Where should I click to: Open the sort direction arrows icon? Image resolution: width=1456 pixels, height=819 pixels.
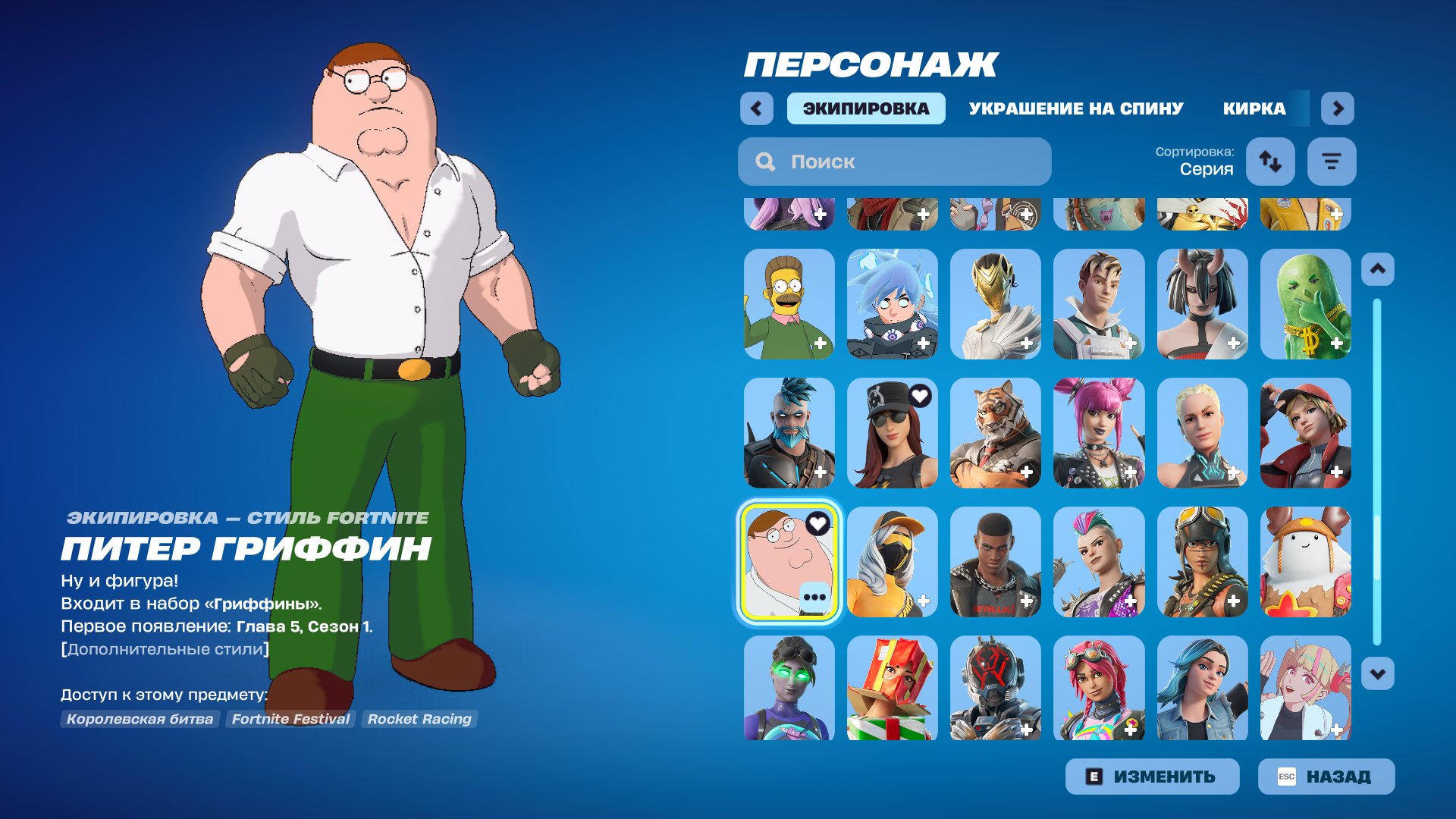click(1270, 162)
